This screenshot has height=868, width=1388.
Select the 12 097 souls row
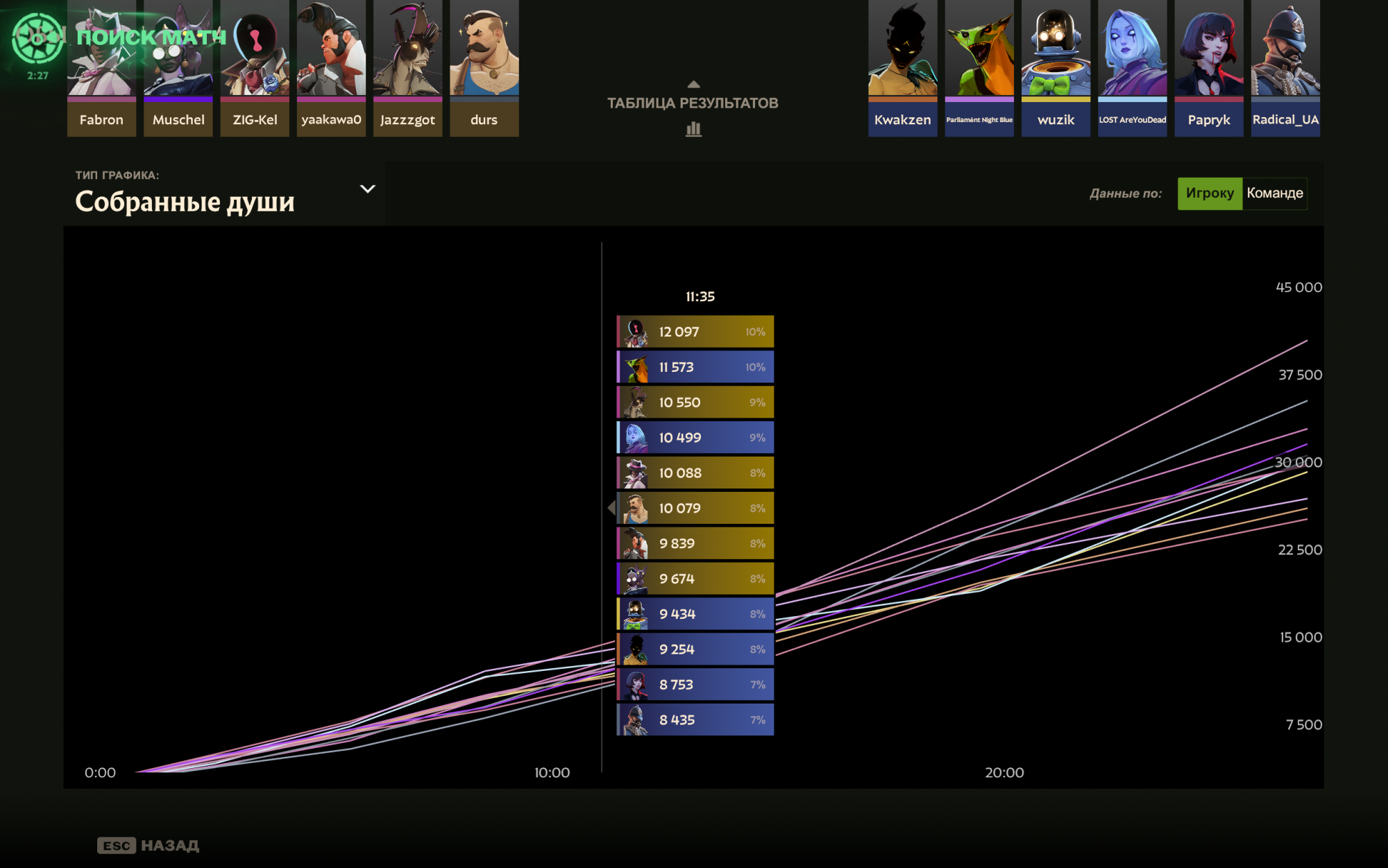pos(695,332)
